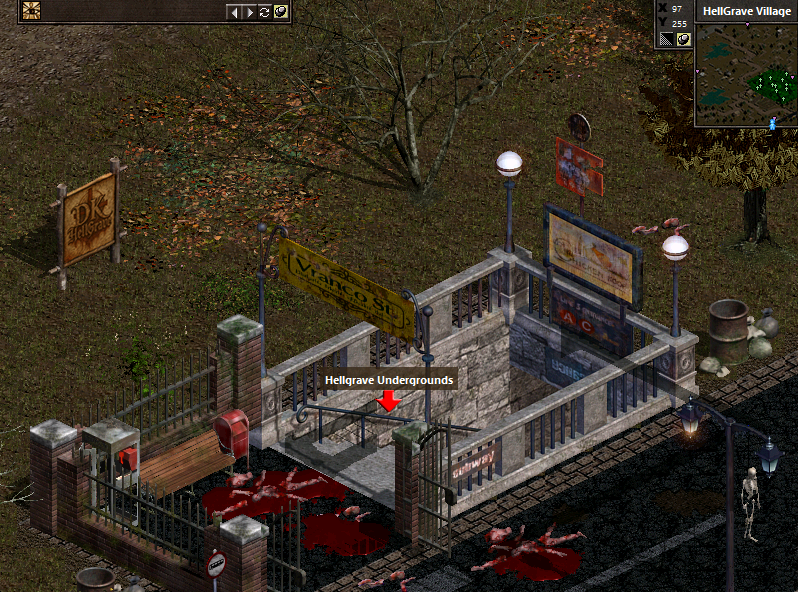Select the right arrow button beside the refresh icon
Screen dimensions: 798x592
[x=249, y=12]
